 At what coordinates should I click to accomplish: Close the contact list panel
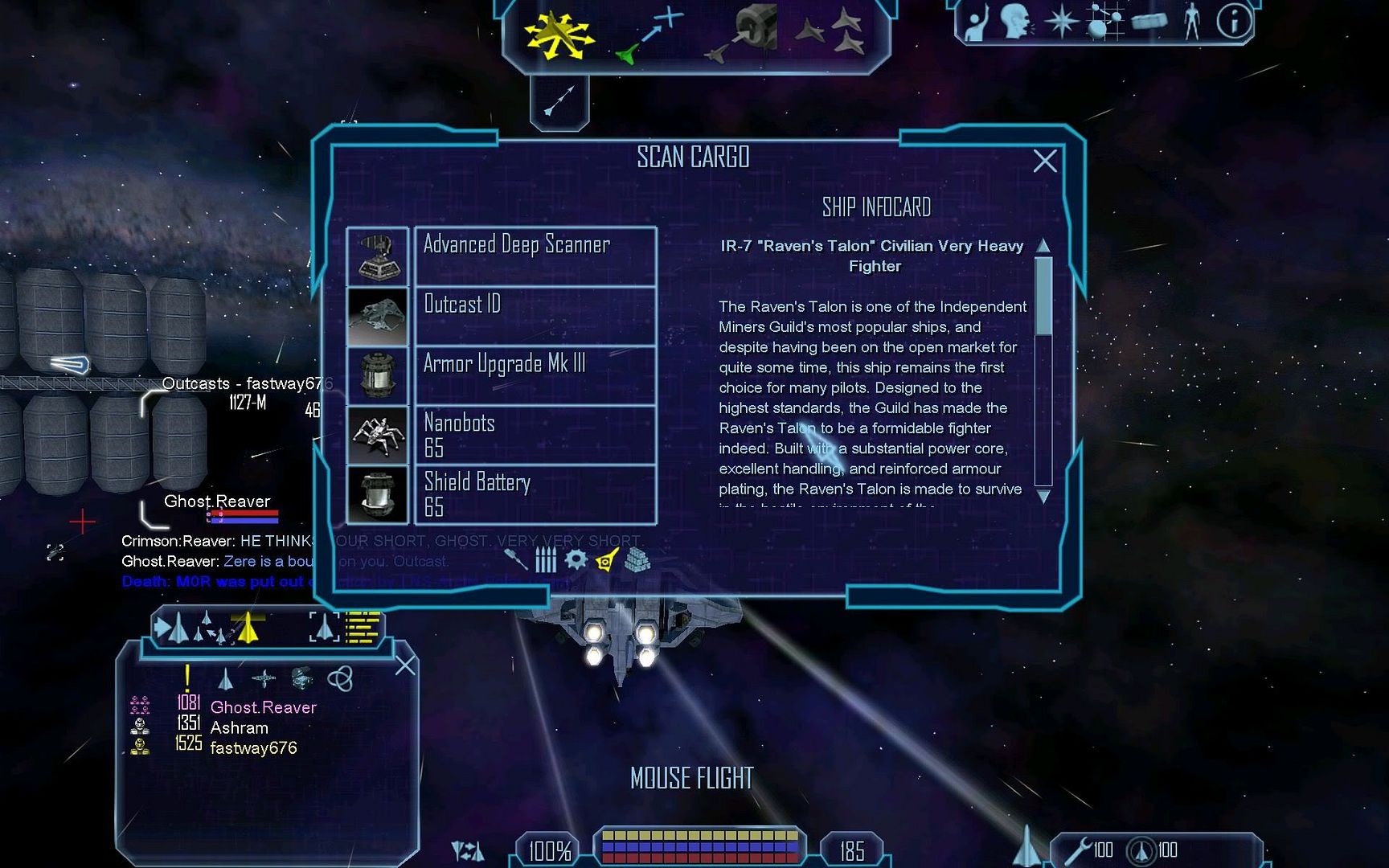click(x=405, y=665)
